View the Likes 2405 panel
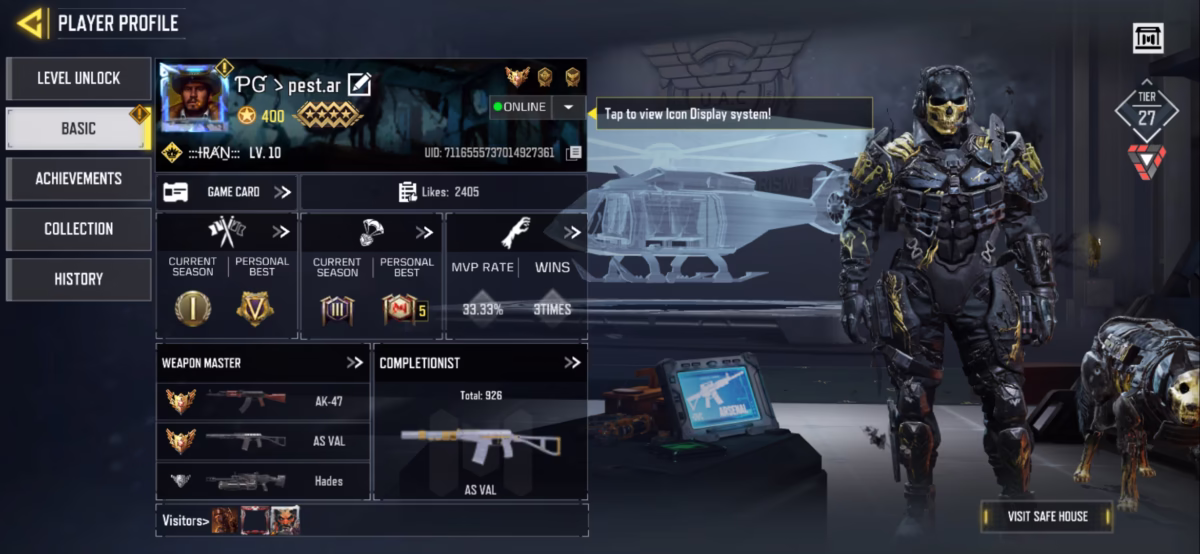The image size is (1200, 554). coord(443,192)
